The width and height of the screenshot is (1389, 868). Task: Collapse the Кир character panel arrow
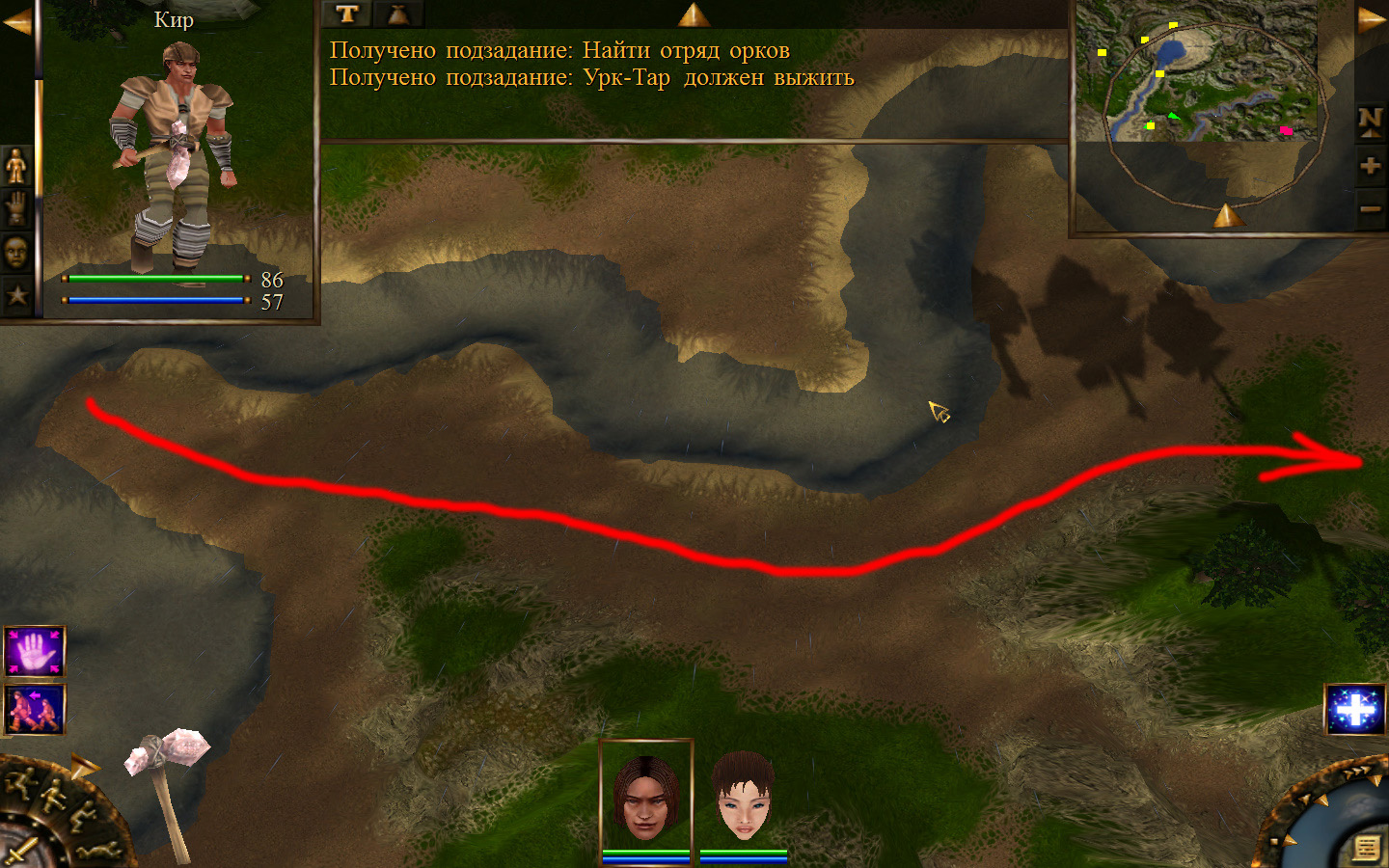click(16, 22)
